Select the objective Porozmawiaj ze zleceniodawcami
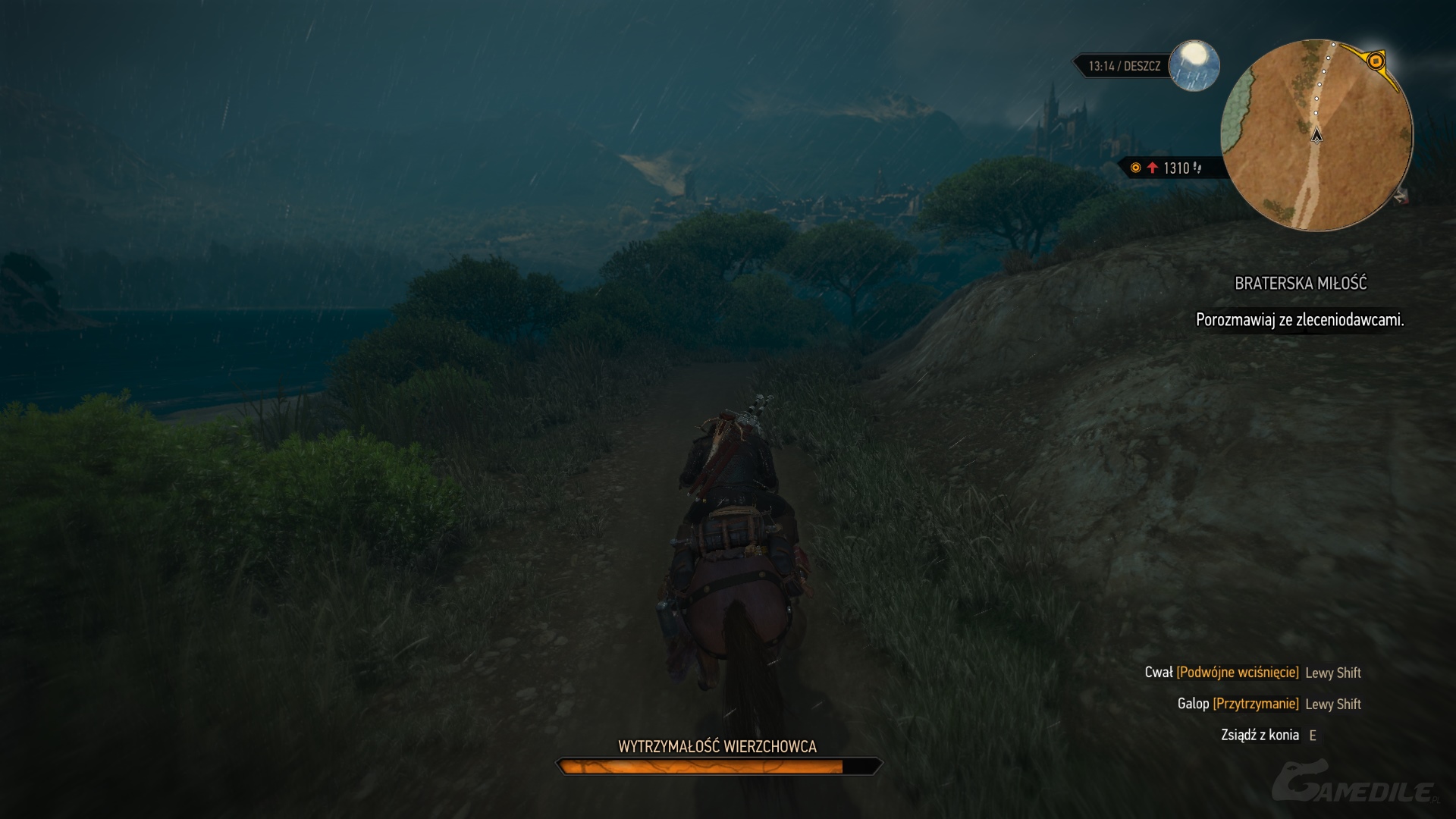 point(1299,320)
